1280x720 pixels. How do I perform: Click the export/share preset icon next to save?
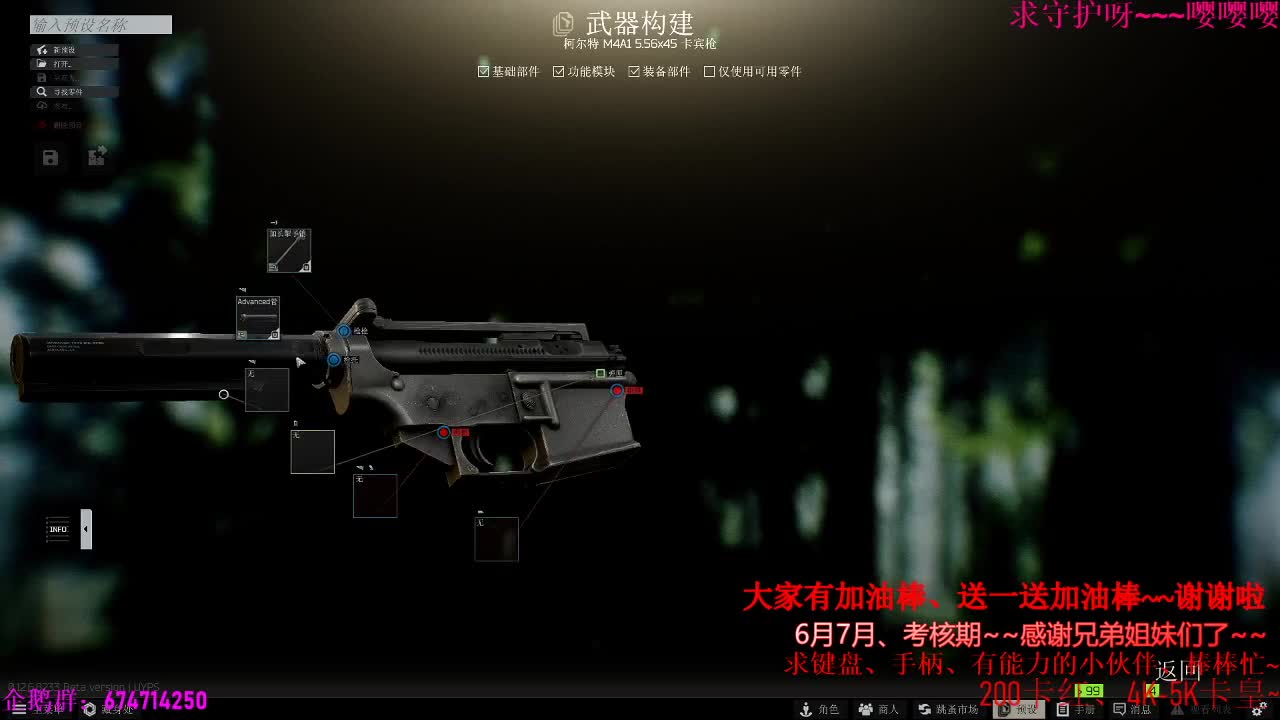96,158
